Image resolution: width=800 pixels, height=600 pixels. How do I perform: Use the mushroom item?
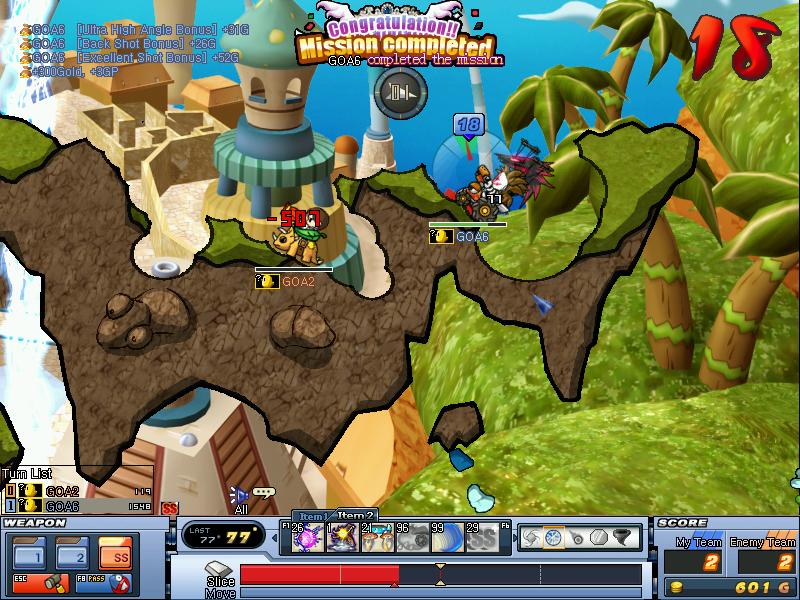tap(377, 540)
